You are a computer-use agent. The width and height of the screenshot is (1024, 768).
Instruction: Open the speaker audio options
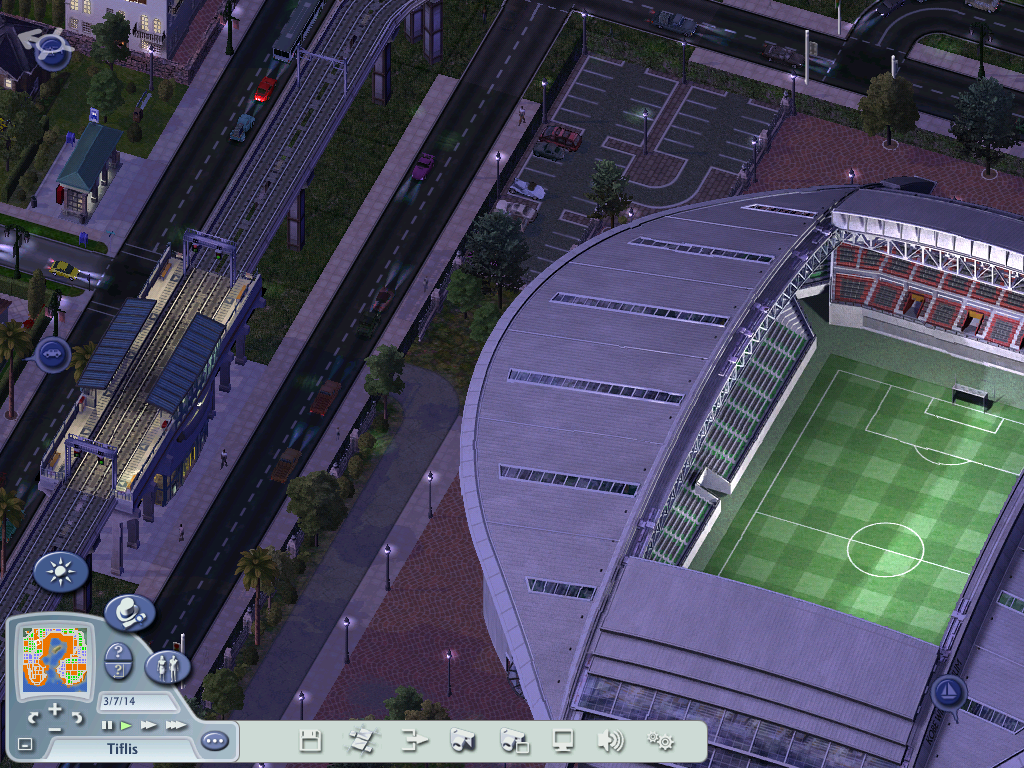(610, 741)
